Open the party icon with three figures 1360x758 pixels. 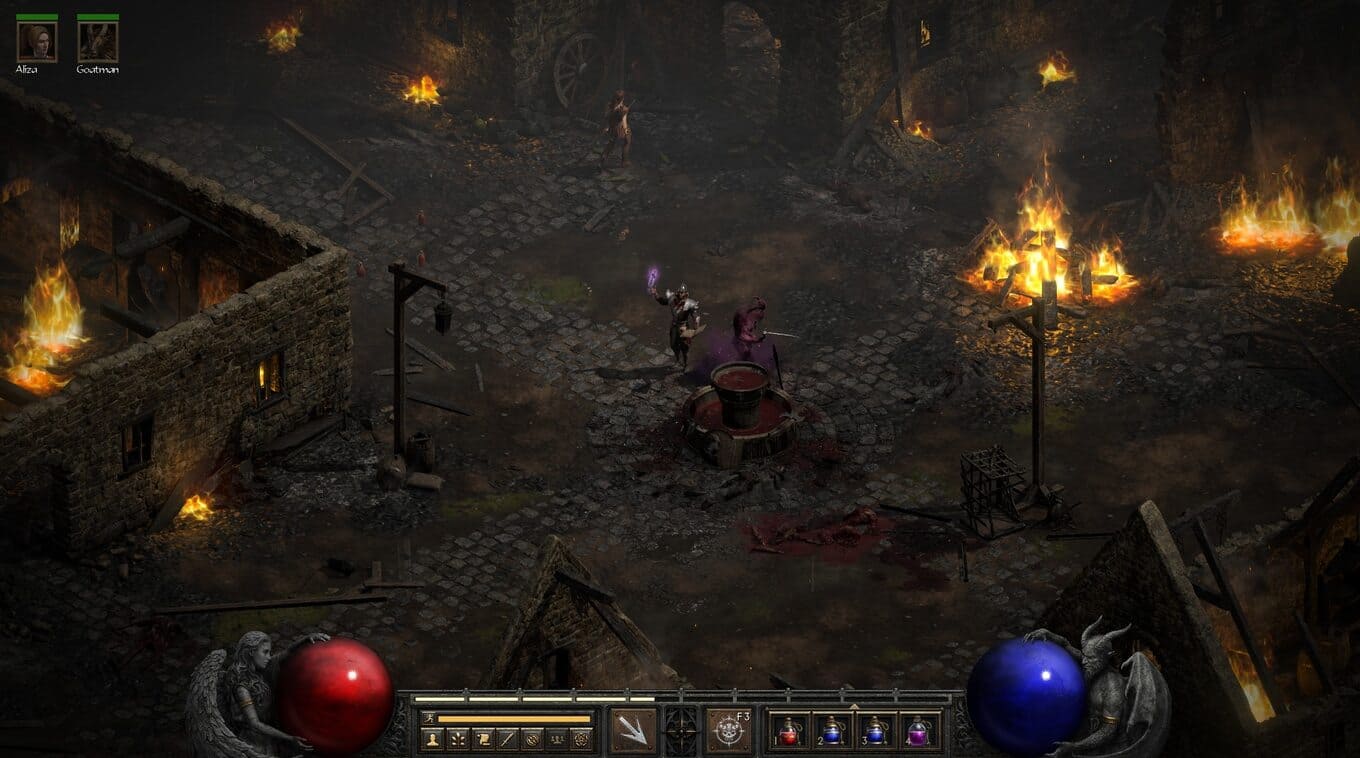557,739
